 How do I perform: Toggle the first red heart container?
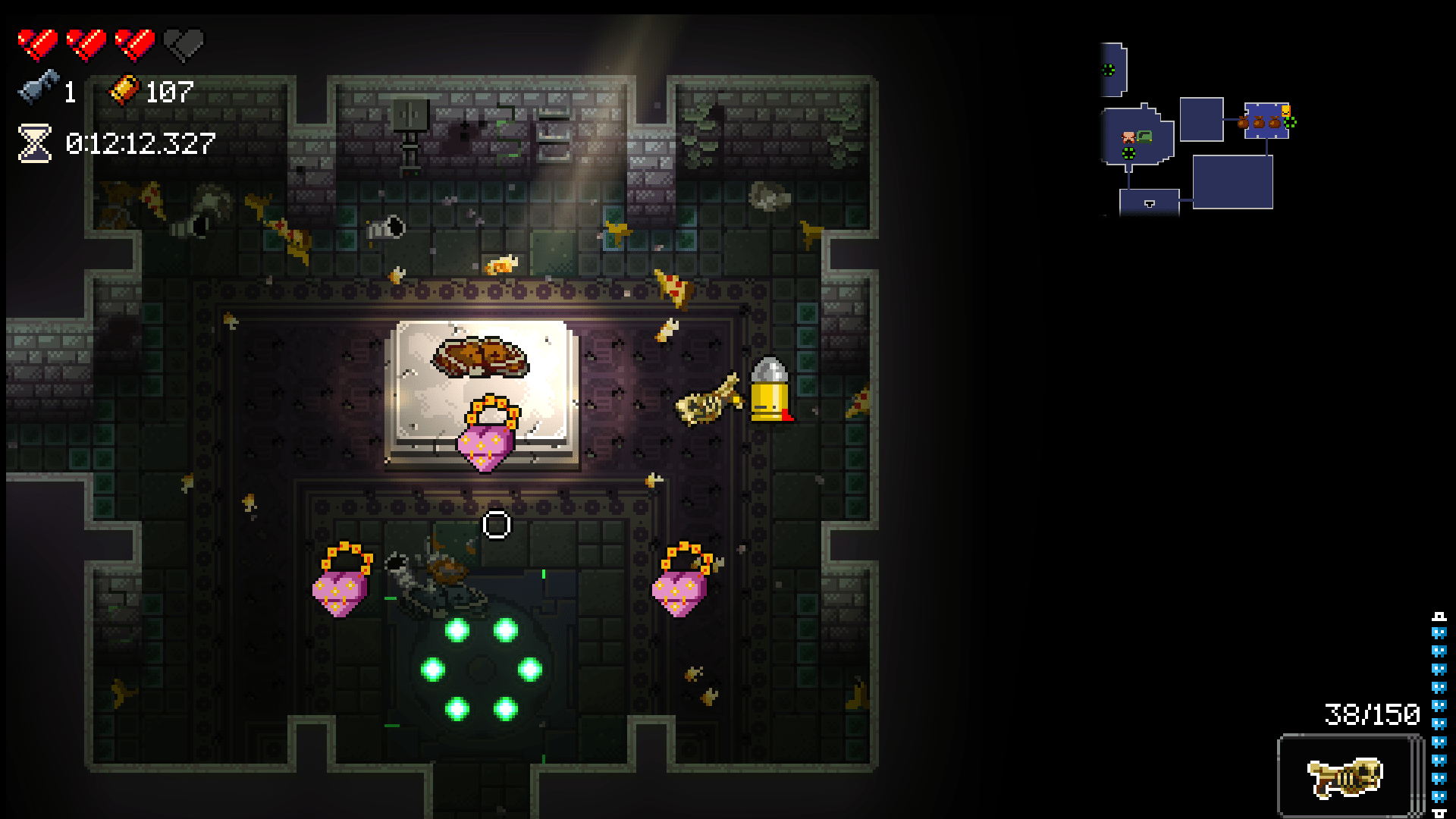tap(38, 42)
